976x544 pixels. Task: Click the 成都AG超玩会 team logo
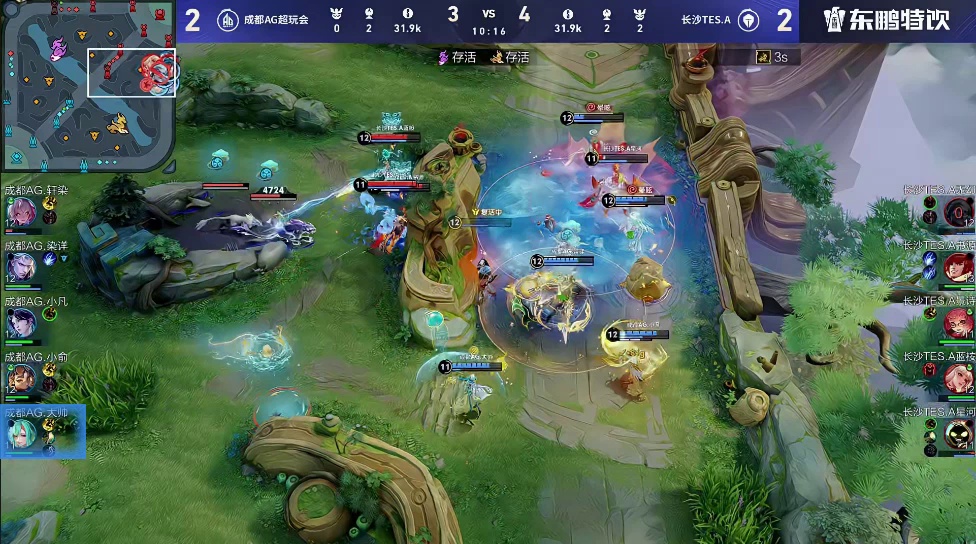[228, 20]
